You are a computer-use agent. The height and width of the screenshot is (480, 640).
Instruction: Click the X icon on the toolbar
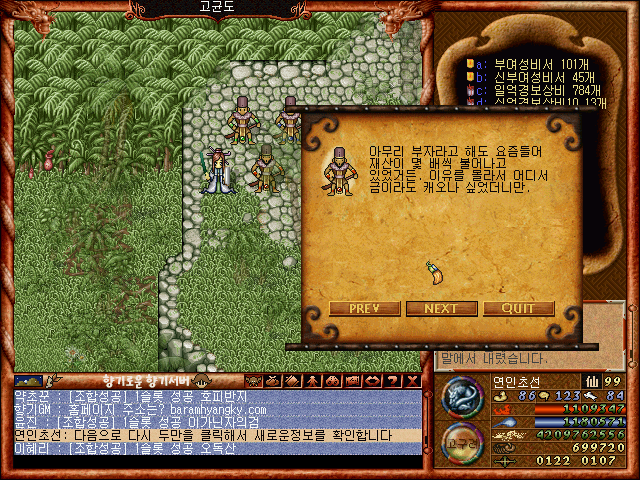click(413, 381)
